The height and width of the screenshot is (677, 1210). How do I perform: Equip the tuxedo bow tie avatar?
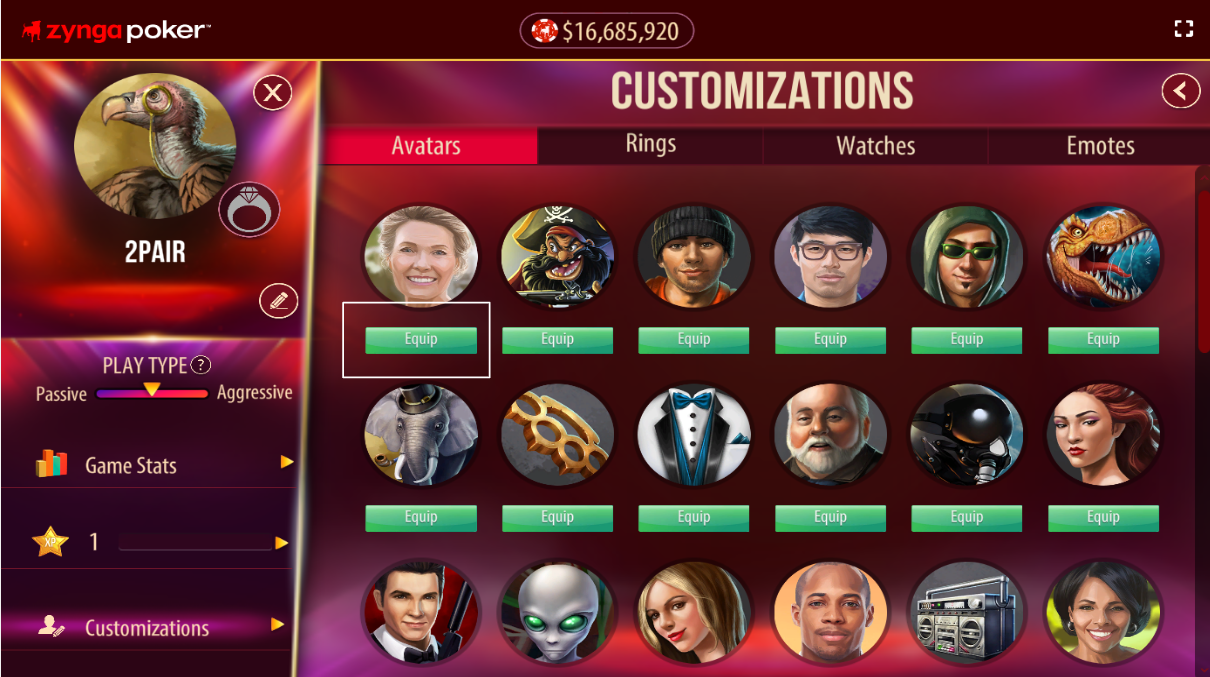coord(694,518)
